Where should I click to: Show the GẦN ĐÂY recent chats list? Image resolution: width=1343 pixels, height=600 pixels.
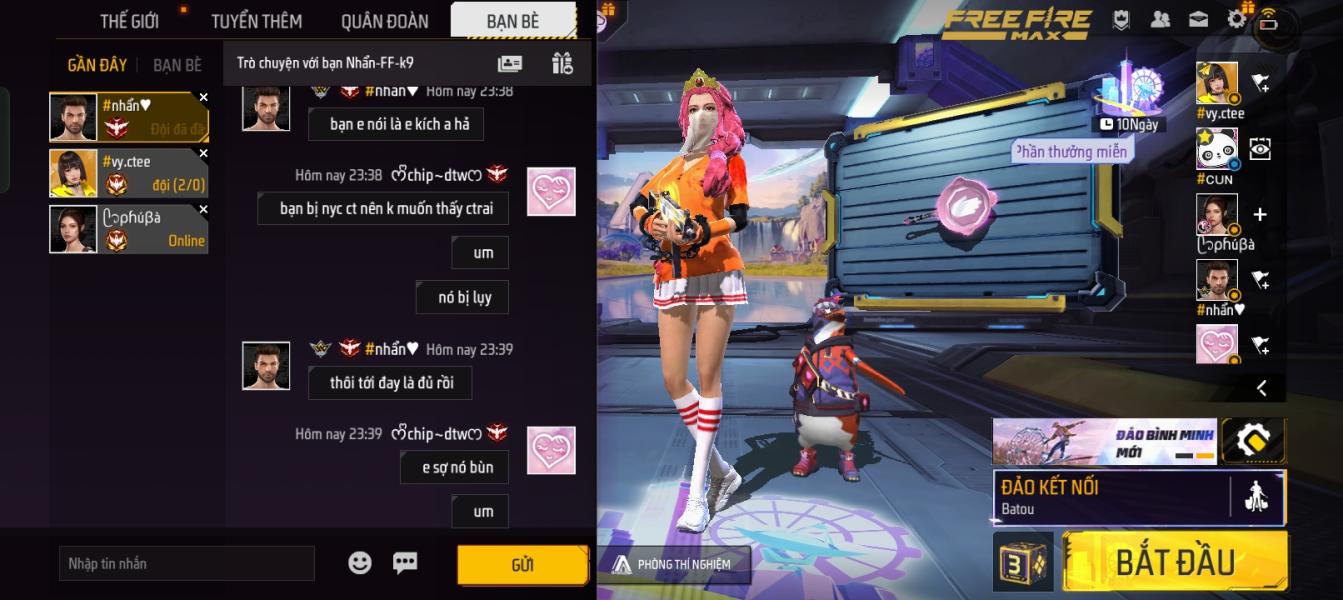pyautogui.click(x=97, y=65)
